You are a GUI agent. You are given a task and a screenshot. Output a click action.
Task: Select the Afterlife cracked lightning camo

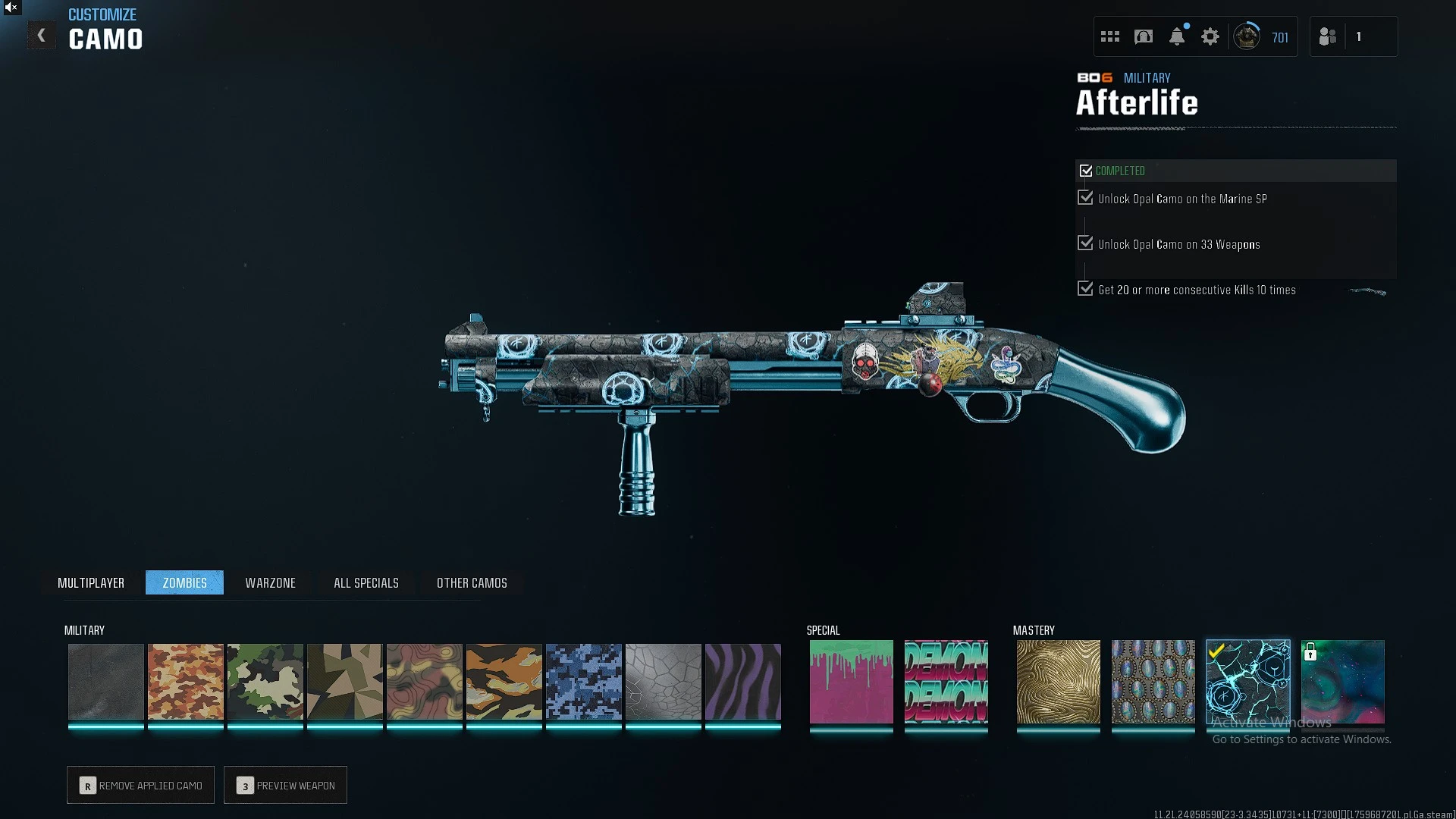(x=1248, y=681)
